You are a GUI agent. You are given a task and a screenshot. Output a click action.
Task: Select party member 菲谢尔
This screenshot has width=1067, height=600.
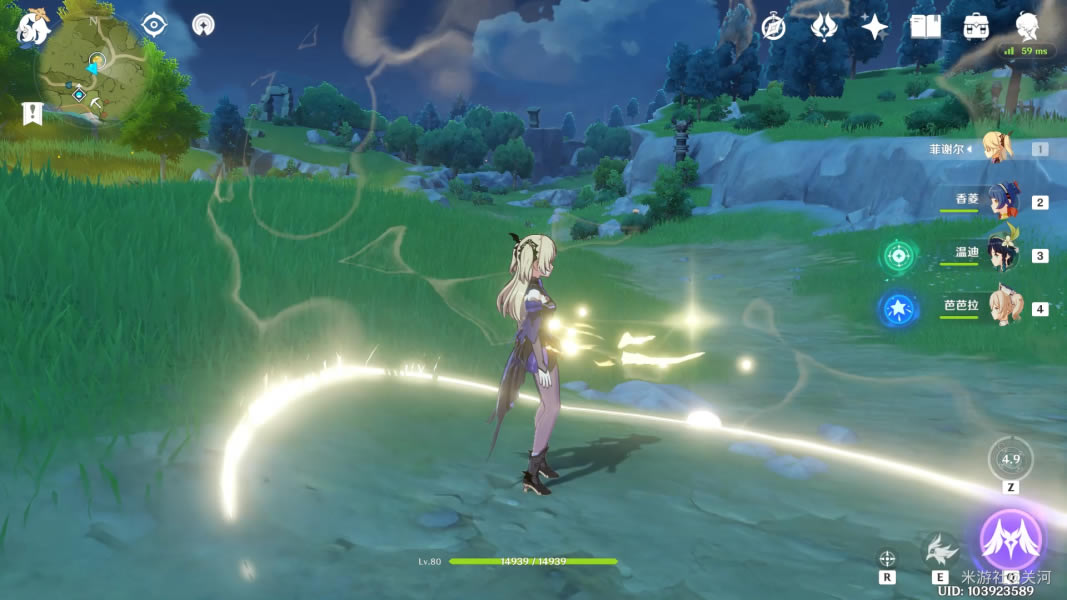click(996, 148)
